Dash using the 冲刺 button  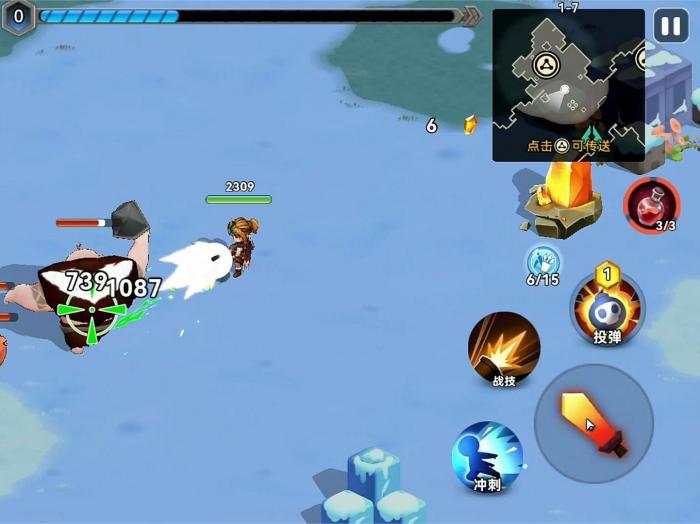pos(487,457)
